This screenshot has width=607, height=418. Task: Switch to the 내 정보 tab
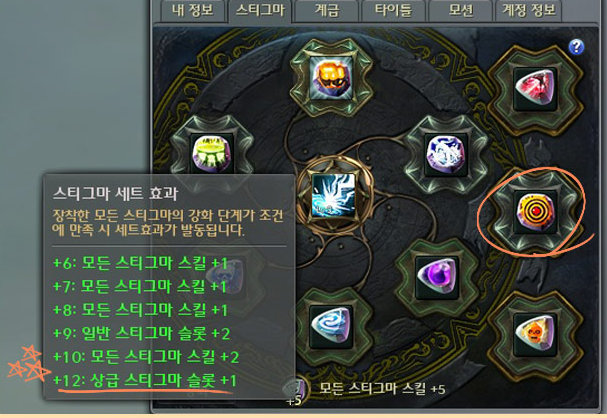[x=193, y=11]
